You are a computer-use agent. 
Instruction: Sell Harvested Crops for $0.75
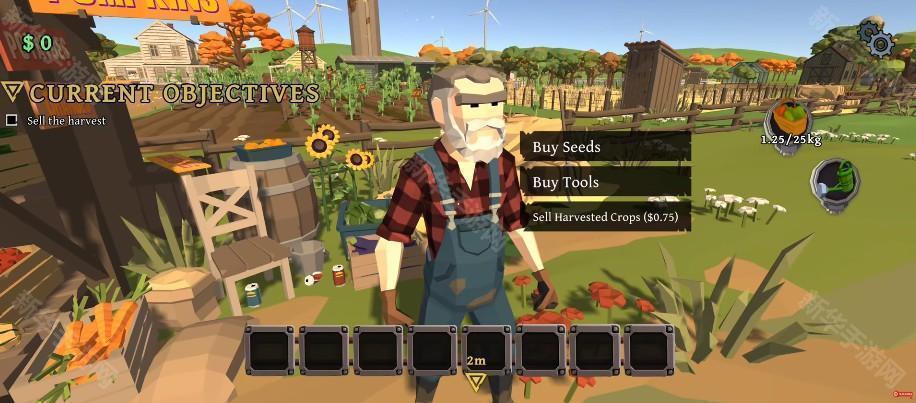pyautogui.click(x=605, y=216)
